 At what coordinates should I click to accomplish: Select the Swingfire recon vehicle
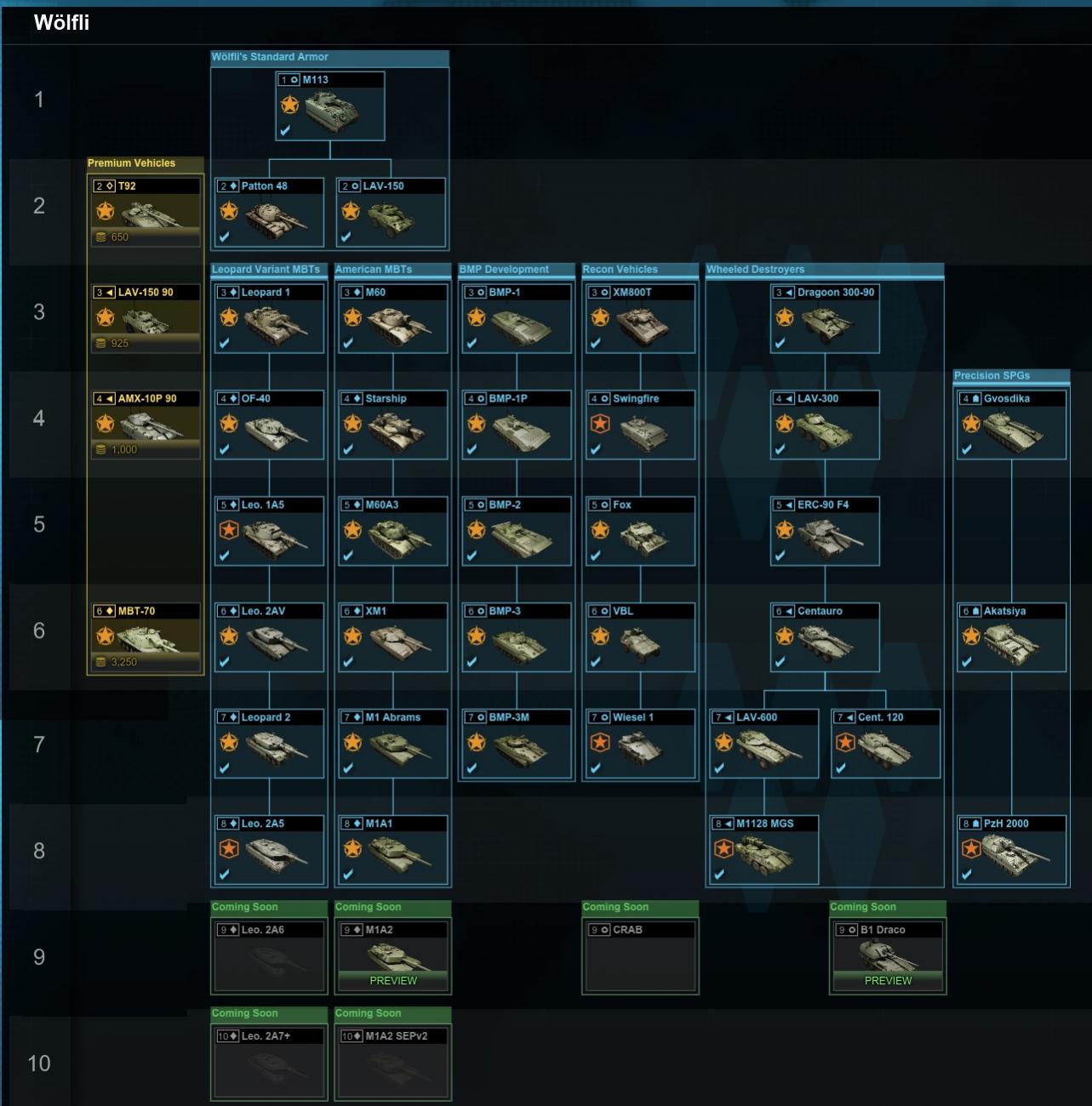click(639, 425)
